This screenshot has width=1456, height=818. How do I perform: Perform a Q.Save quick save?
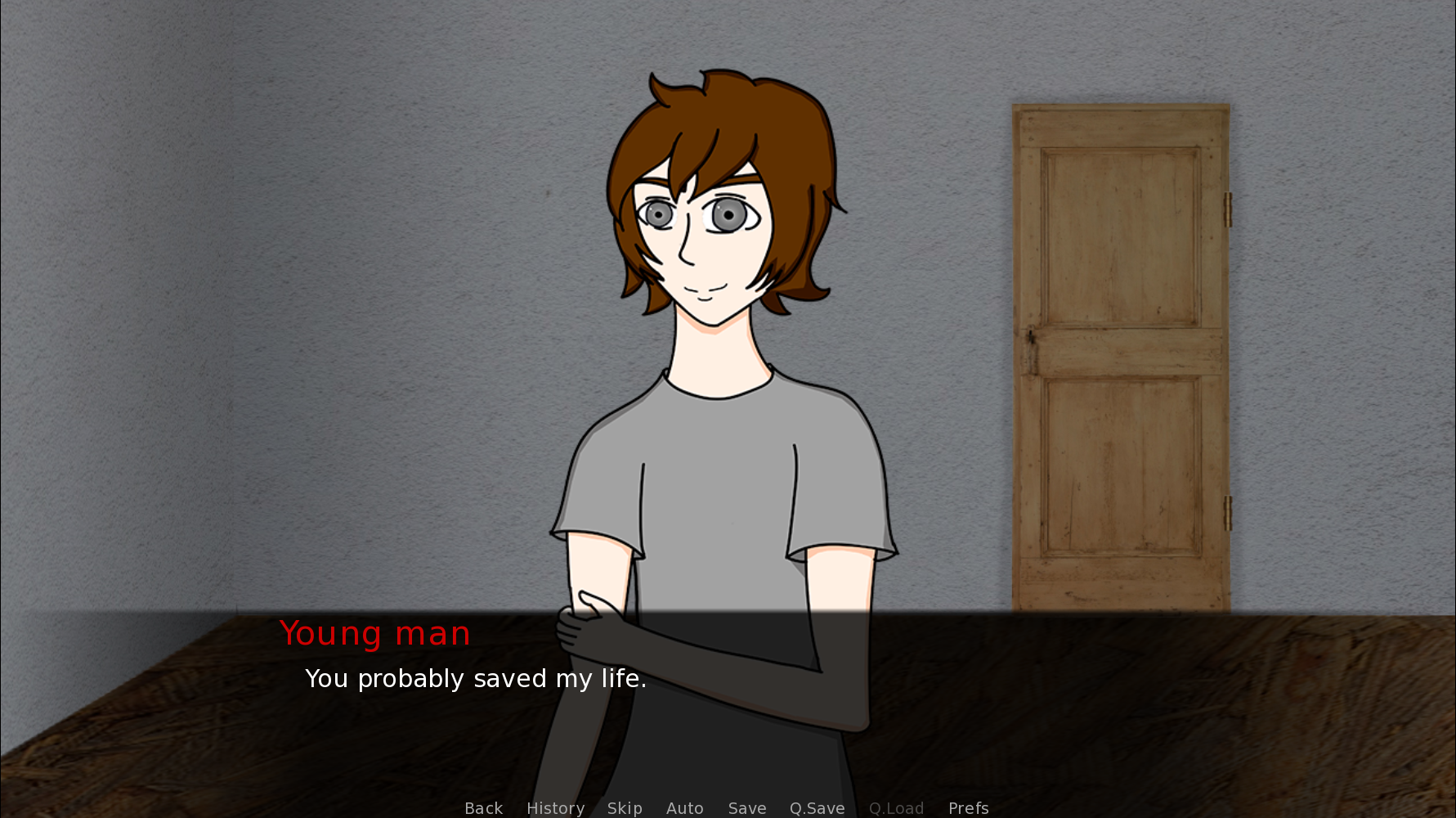point(817,808)
